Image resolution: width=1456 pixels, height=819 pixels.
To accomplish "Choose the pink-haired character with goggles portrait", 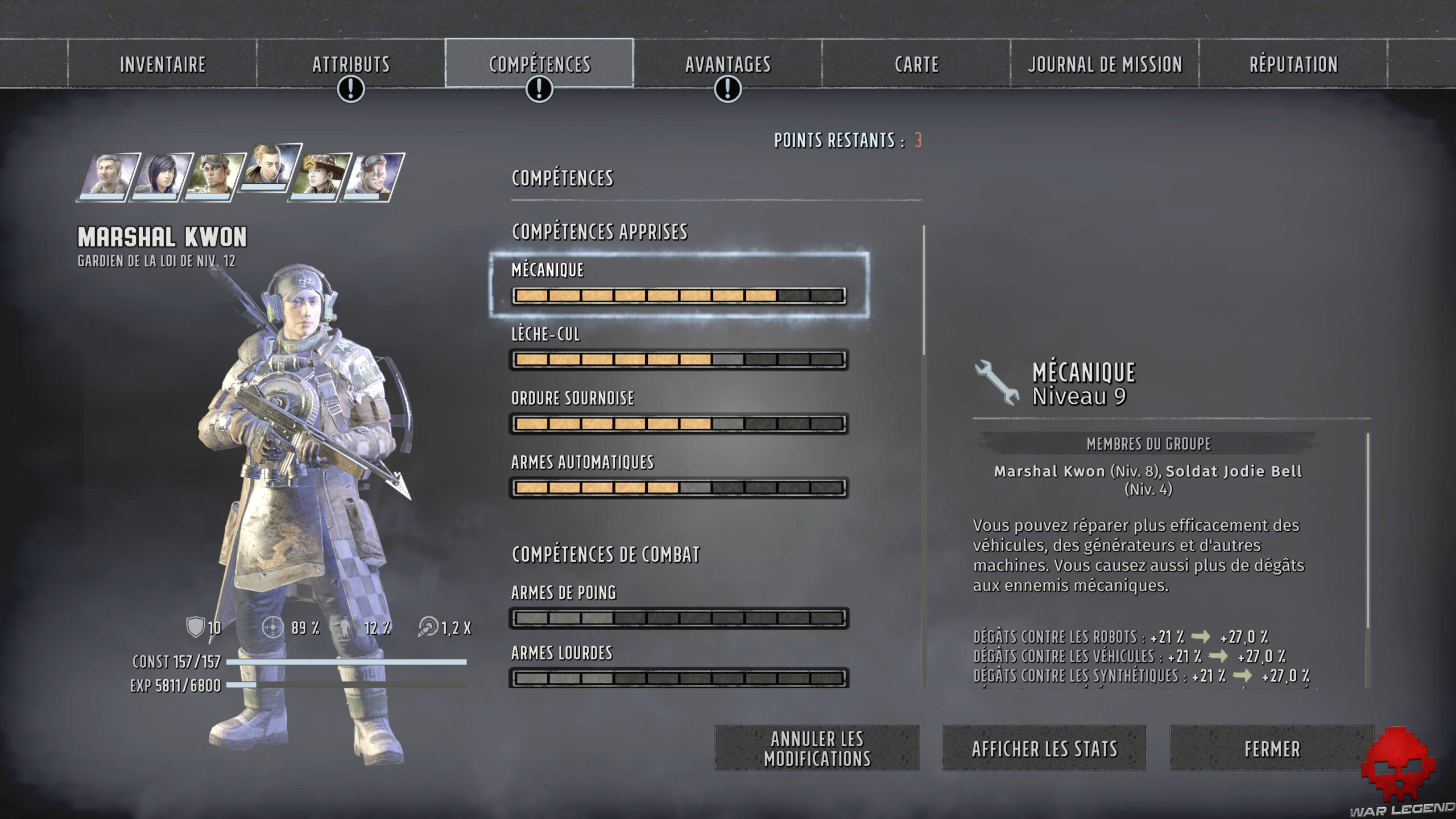I will tap(373, 175).
